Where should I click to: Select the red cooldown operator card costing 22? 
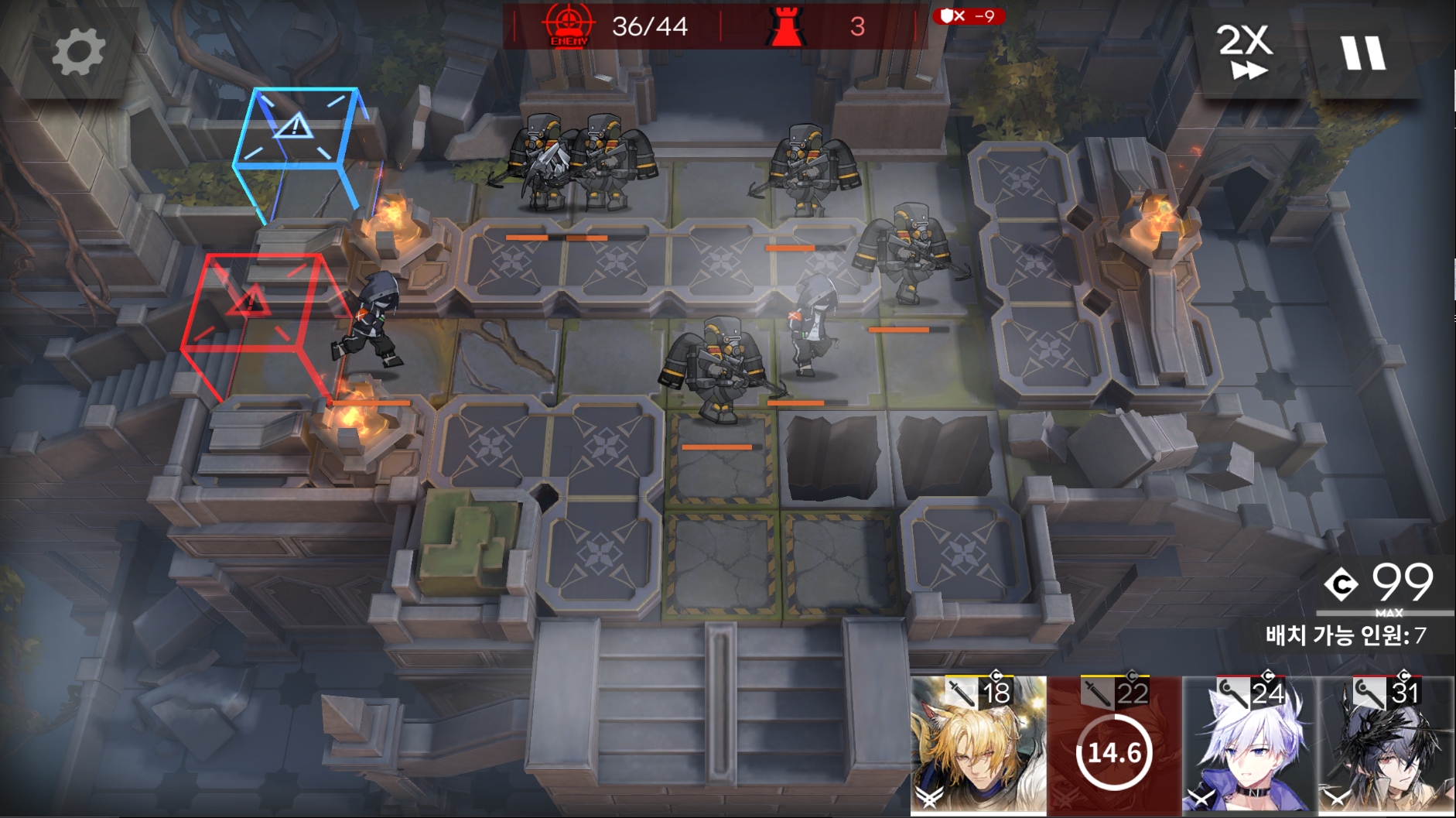click(x=1114, y=746)
